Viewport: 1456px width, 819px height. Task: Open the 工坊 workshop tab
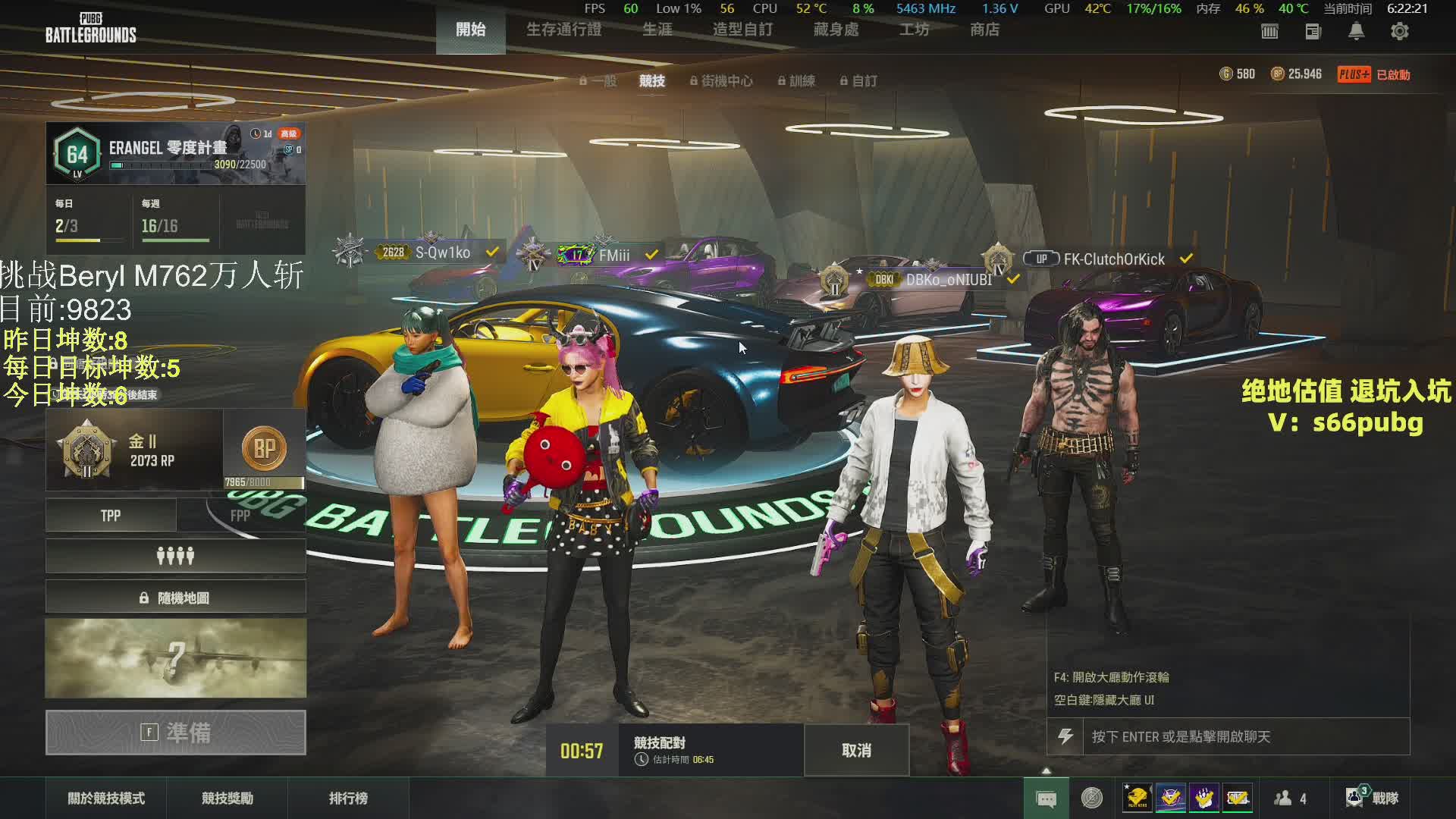pos(914,30)
